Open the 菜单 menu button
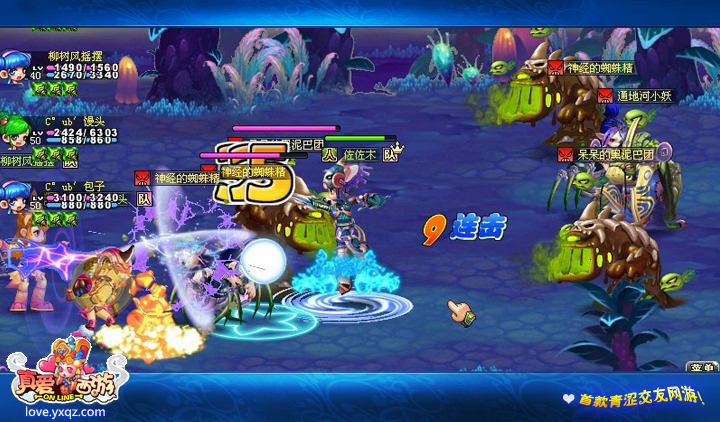 pos(702,367)
